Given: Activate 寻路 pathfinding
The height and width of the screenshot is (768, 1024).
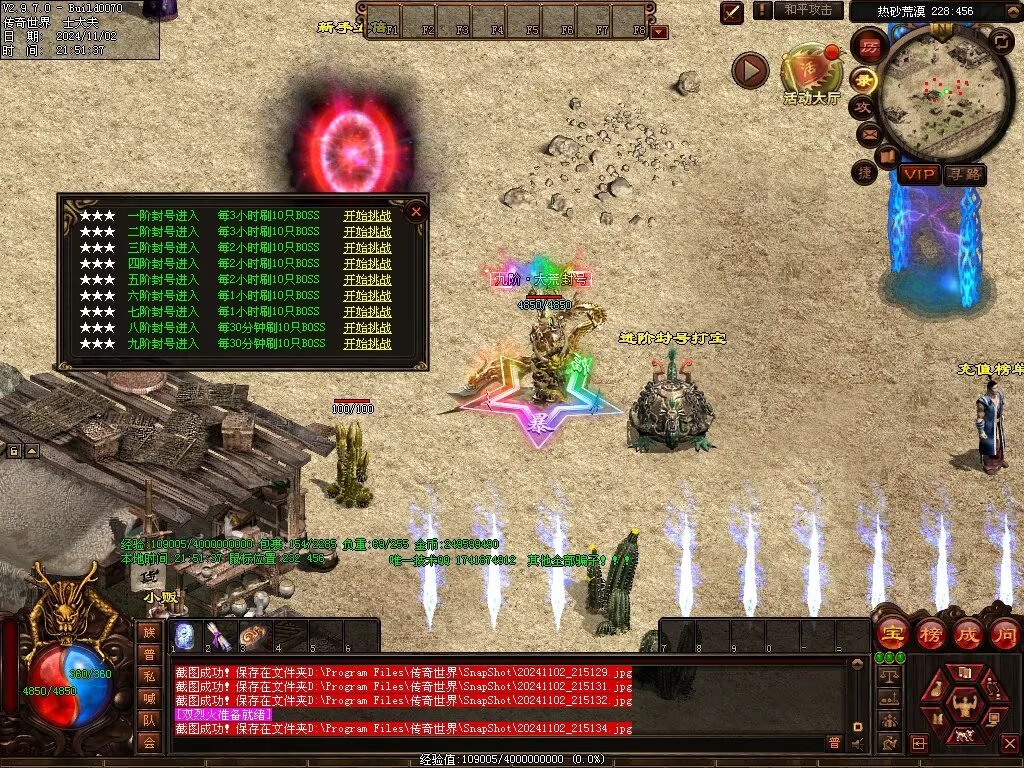Looking at the screenshot, I should tap(964, 174).
